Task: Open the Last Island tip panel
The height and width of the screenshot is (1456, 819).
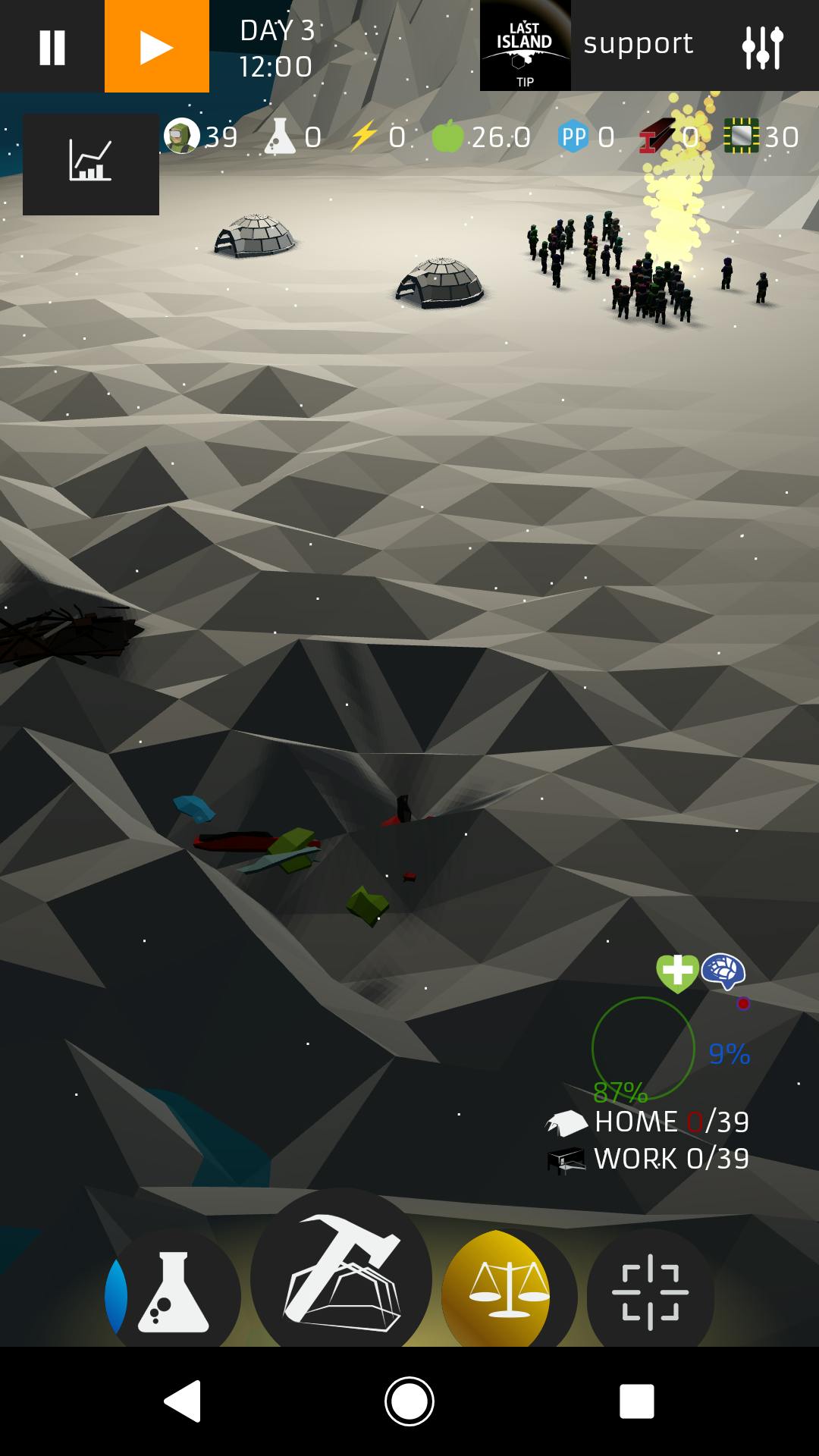Action: tap(525, 47)
